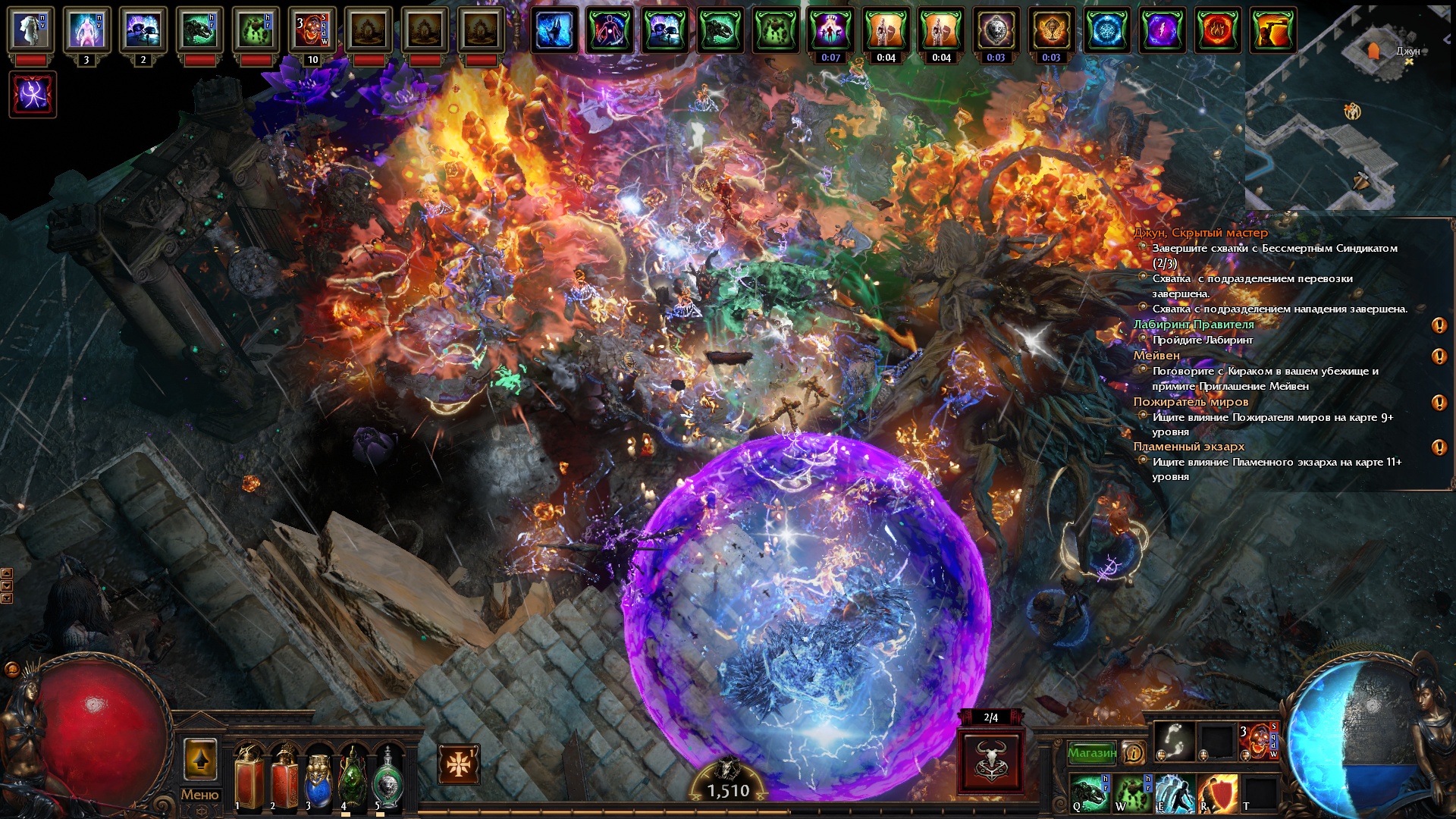This screenshot has height=819, width=1456.
Task: Click the orange info speech-bubble button
Action: [x=1134, y=752]
